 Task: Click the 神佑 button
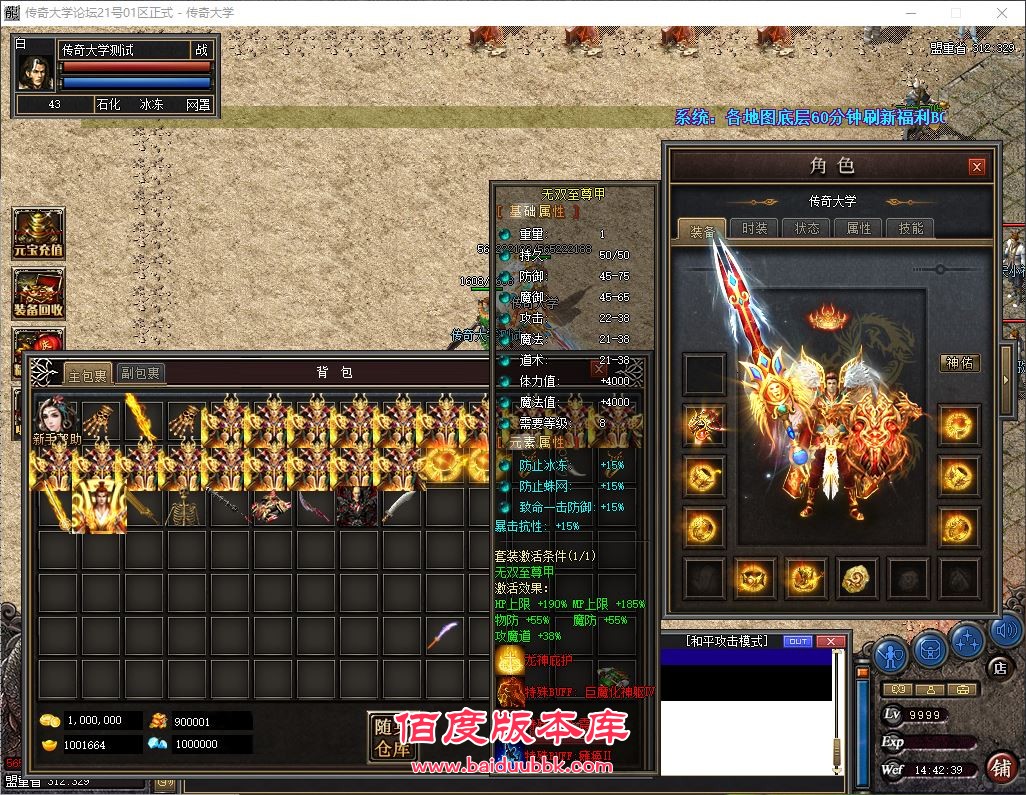pos(960,363)
